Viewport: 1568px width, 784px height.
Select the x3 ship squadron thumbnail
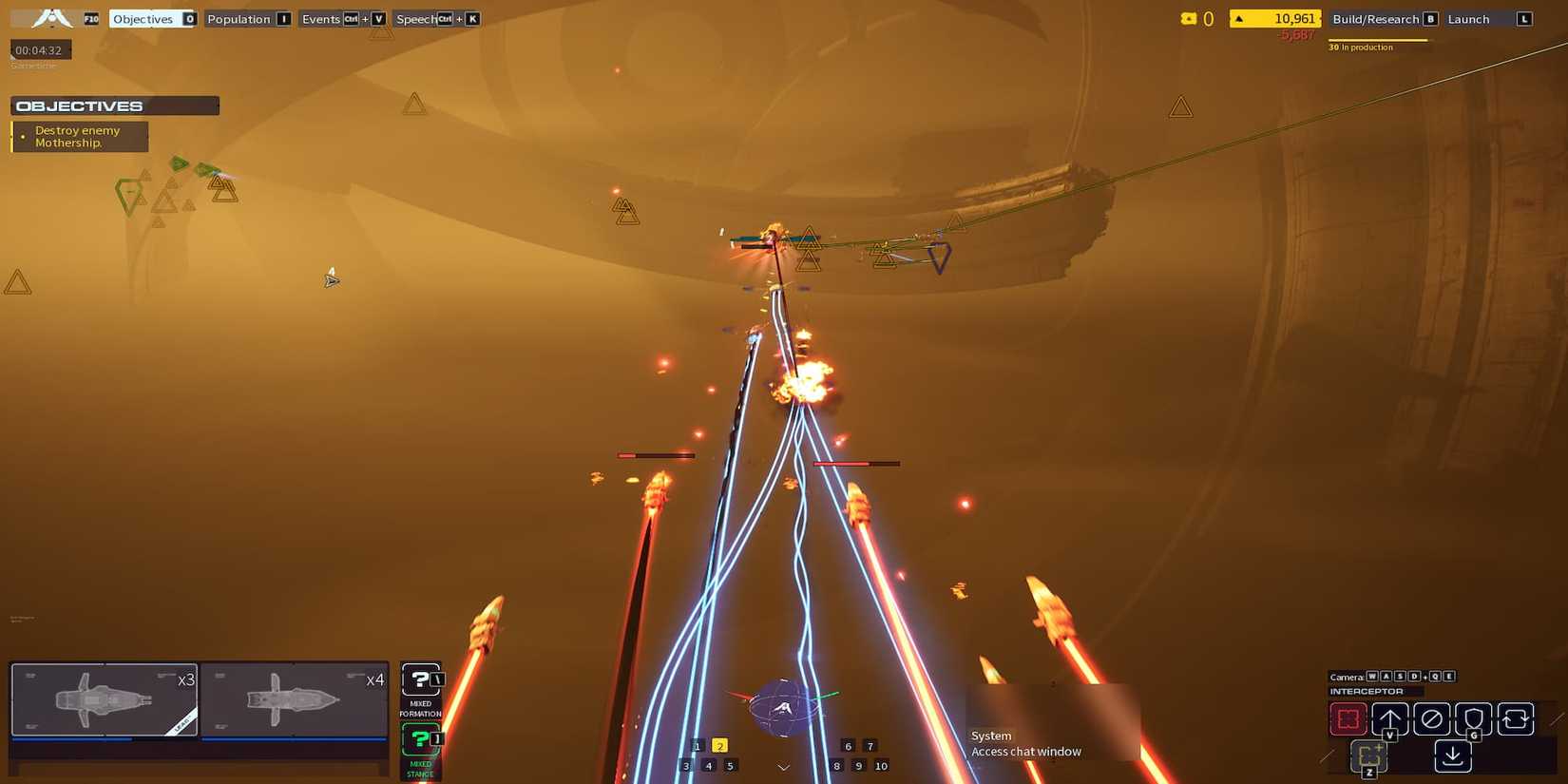(x=103, y=699)
